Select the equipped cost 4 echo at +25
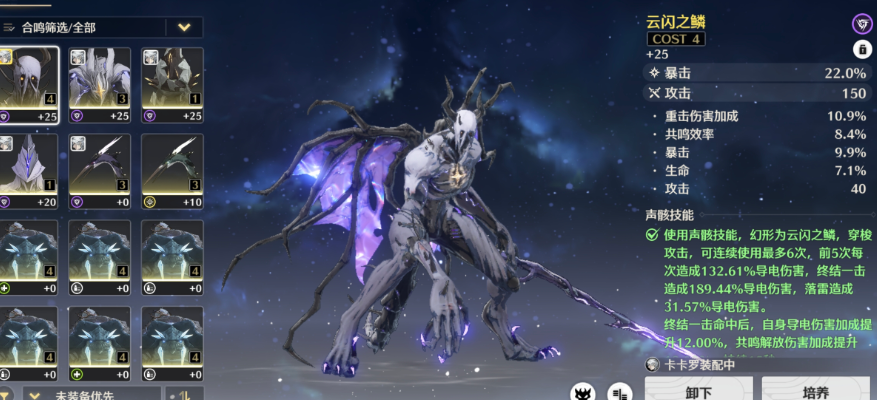This screenshot has height=400, width=877. [28, 85]
